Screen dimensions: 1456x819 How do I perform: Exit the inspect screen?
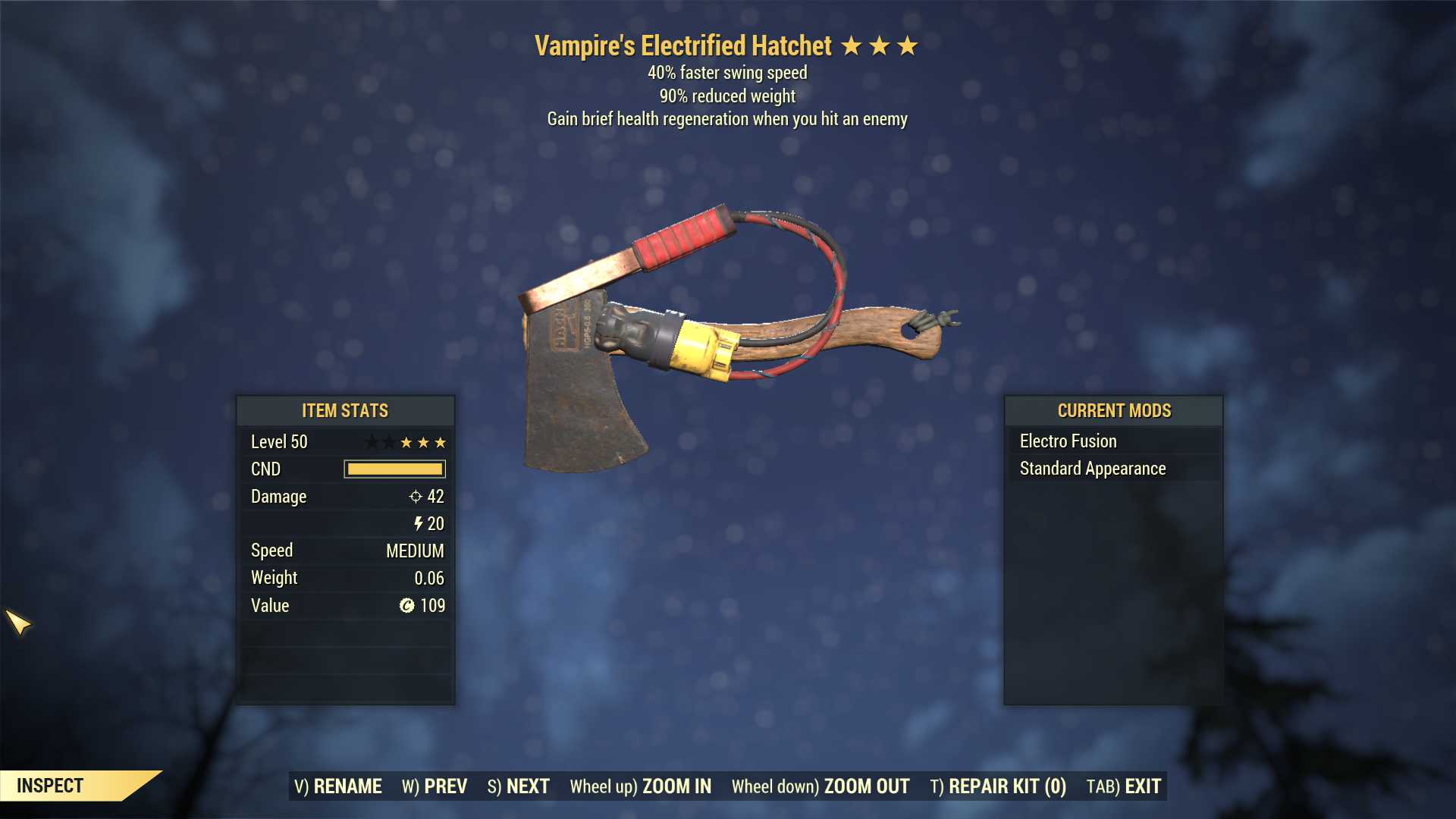pos(1124,786)
